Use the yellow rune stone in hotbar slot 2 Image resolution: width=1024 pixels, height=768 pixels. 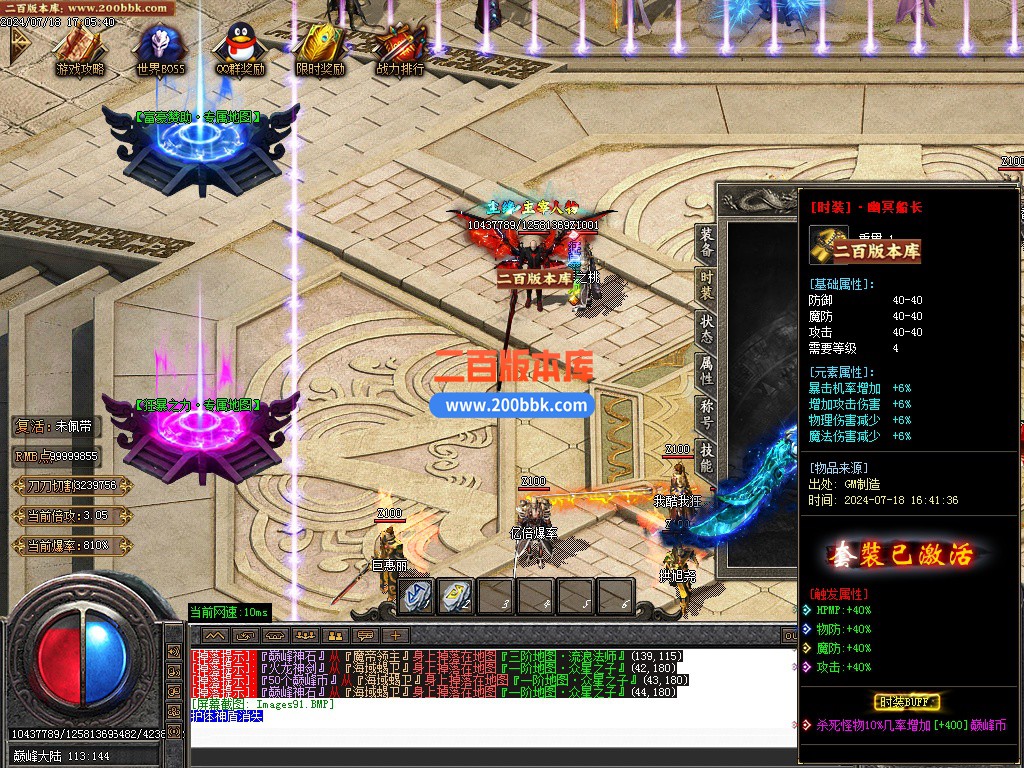pos(457,596)
